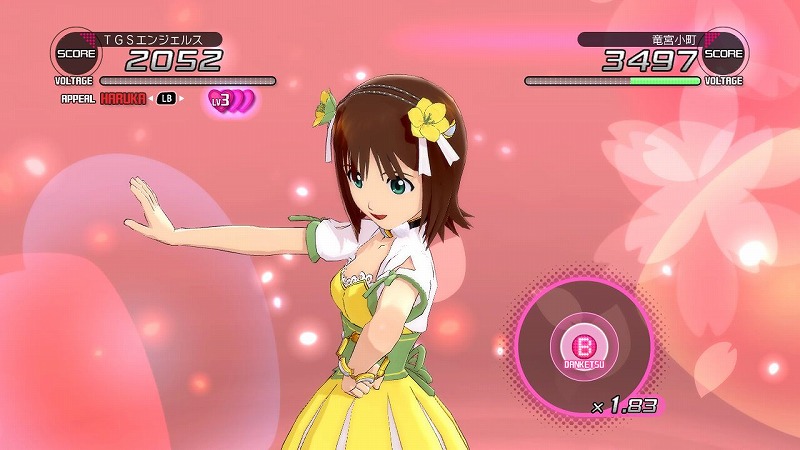Viewport: 800px width, 450px height.
Task: Tap the pink DANKETSU rhythm target
Action: pyautogui.click(x=582, y=347)
